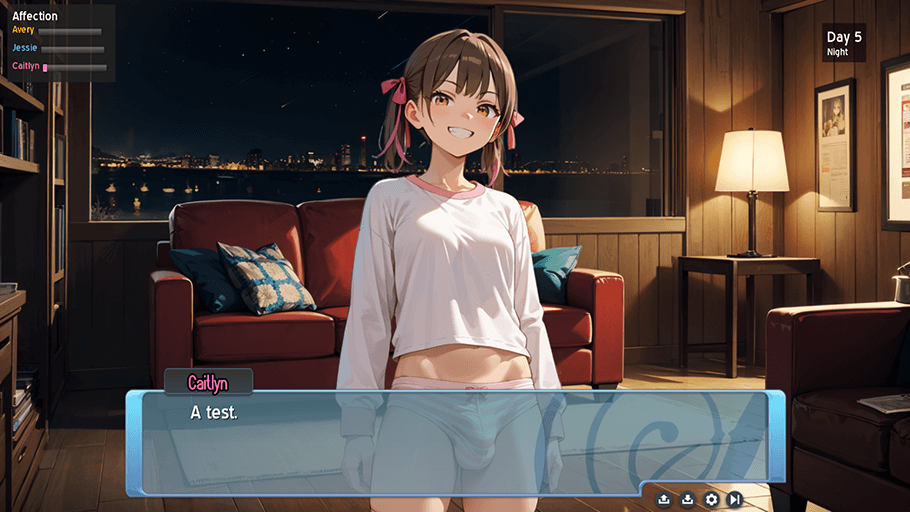This screenshot has width=910, height=512.
Task: Open the save game icon with the up arrow
Action: tap(664, 499)
